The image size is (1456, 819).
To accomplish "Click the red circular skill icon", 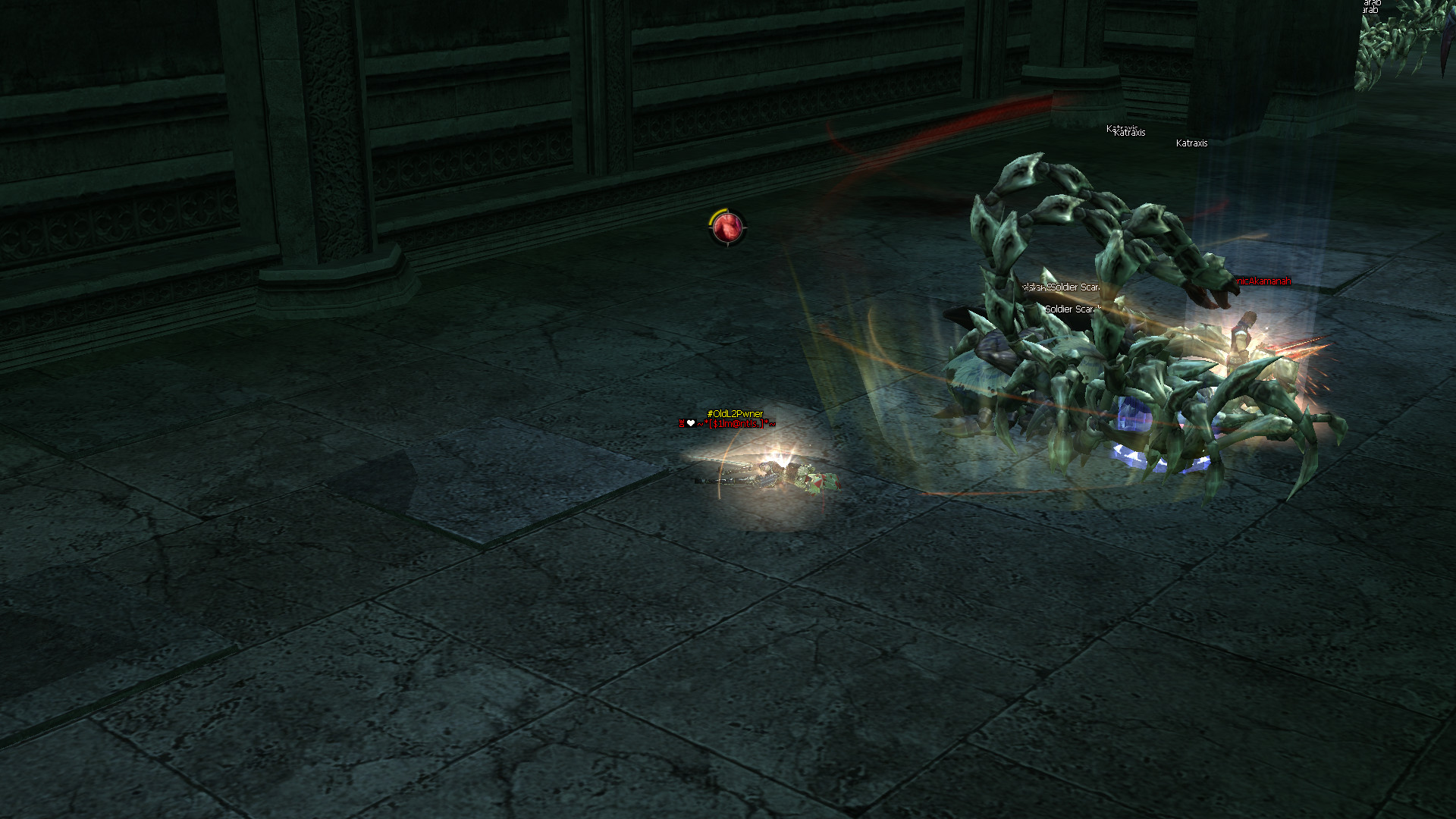I will [x=728, y=227].
